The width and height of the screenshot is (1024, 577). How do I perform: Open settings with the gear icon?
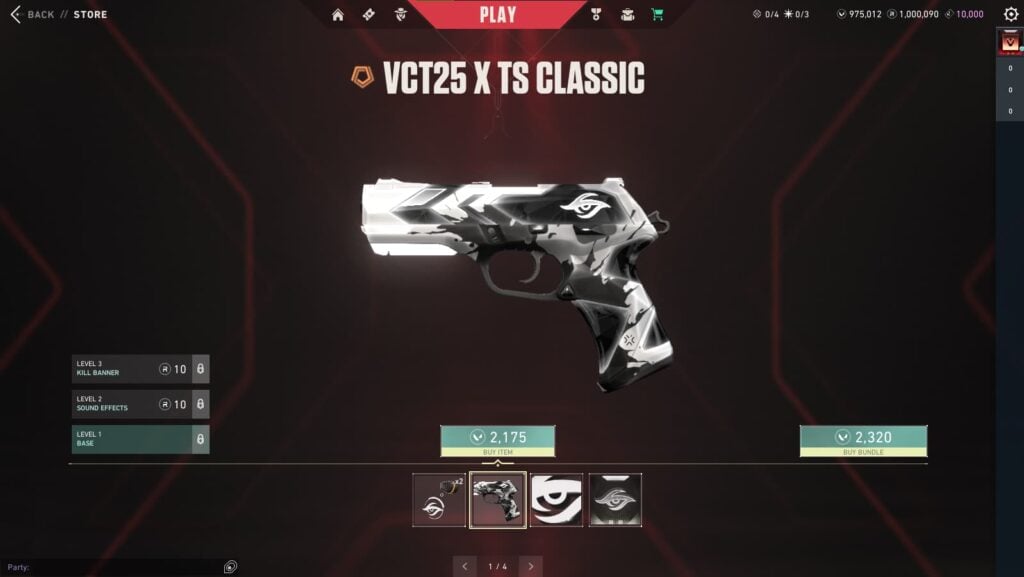tap(1010, 14)
